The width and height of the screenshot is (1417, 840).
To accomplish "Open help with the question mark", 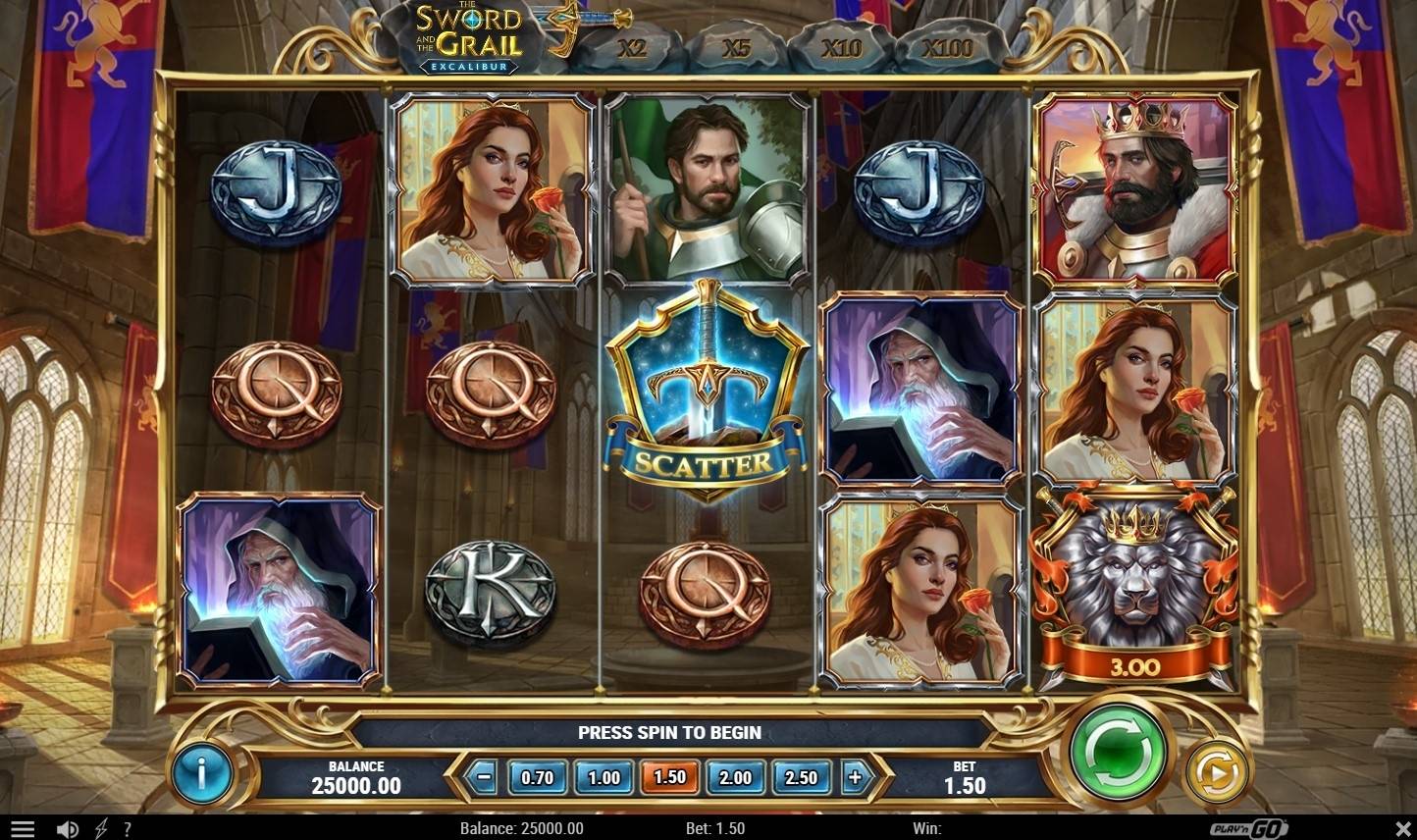I will coord(127,829).
